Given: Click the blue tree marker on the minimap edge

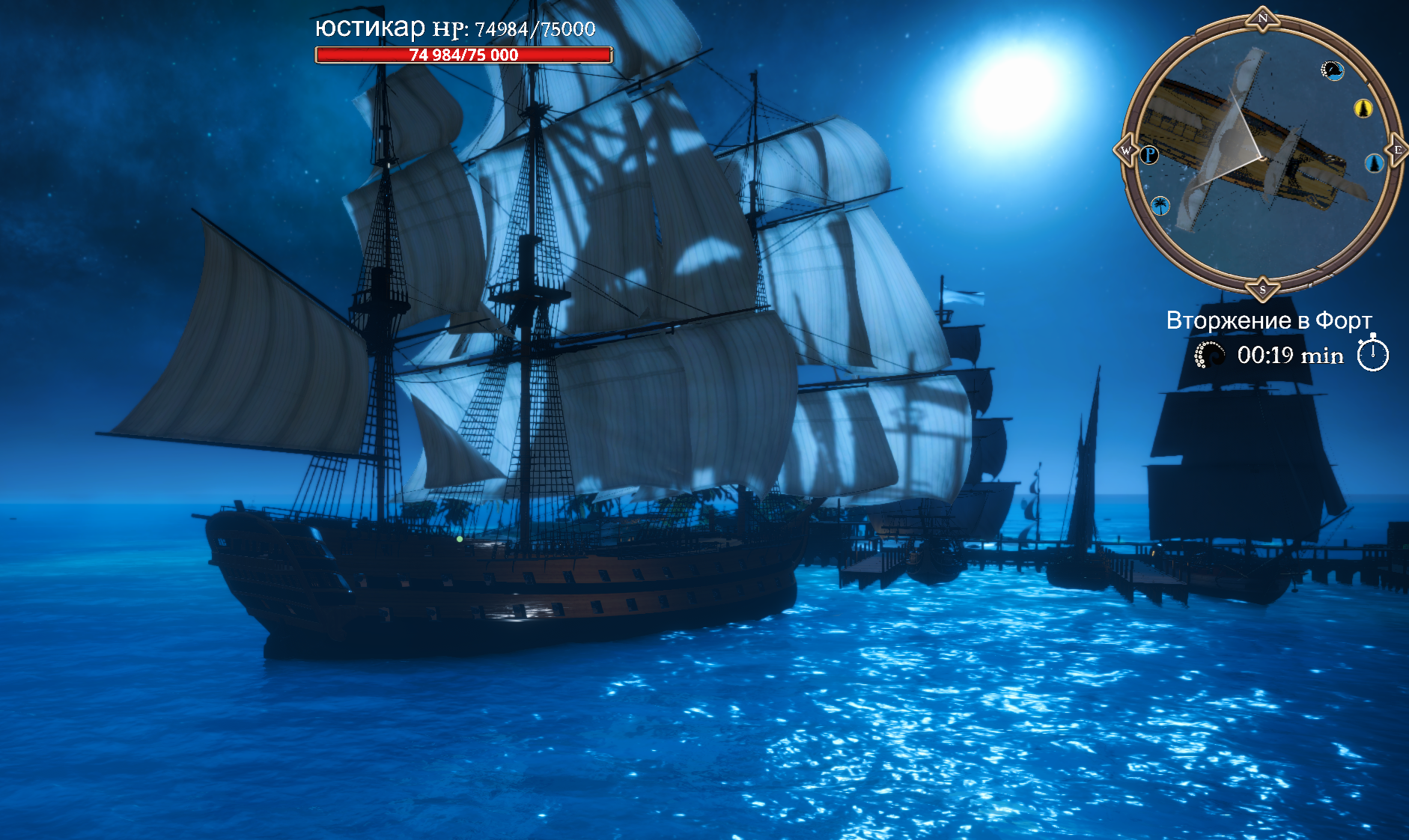Looking at the screenshot, I should pos(1375,165).
